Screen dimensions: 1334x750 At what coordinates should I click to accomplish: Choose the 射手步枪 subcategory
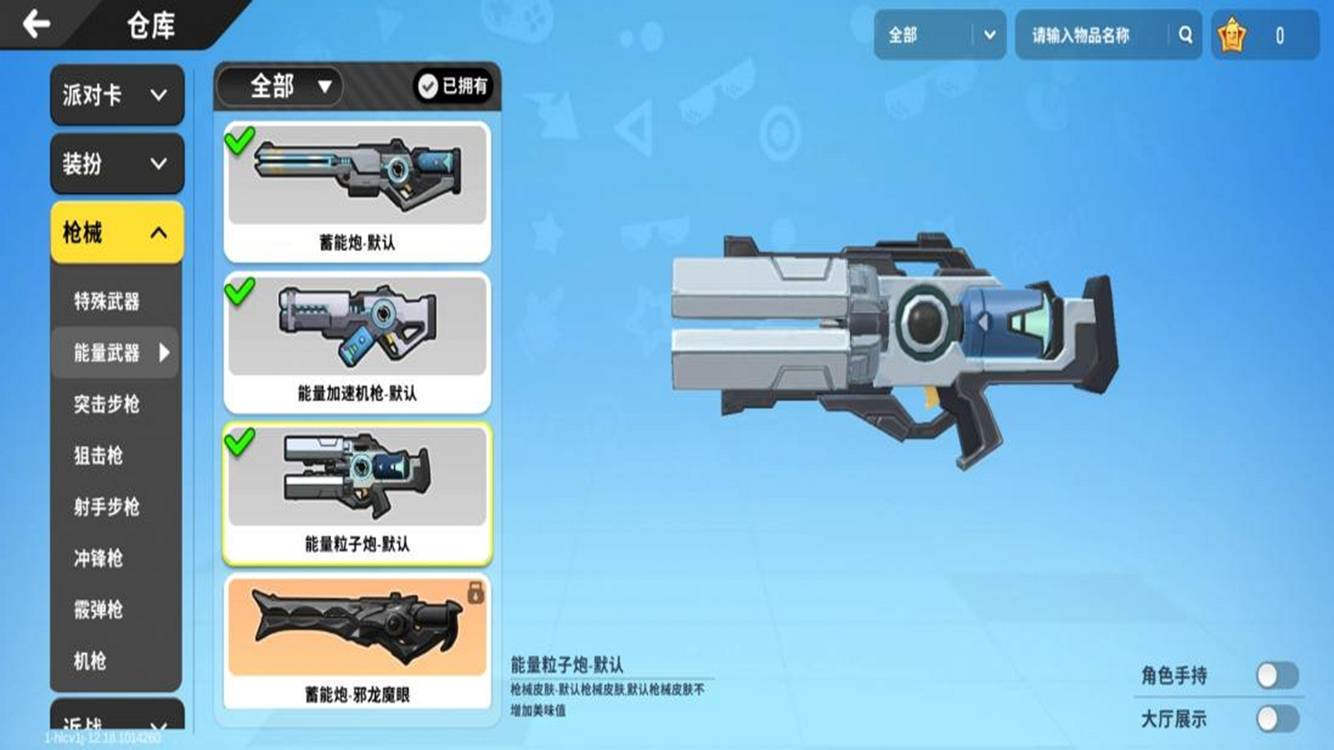[107, 507]
